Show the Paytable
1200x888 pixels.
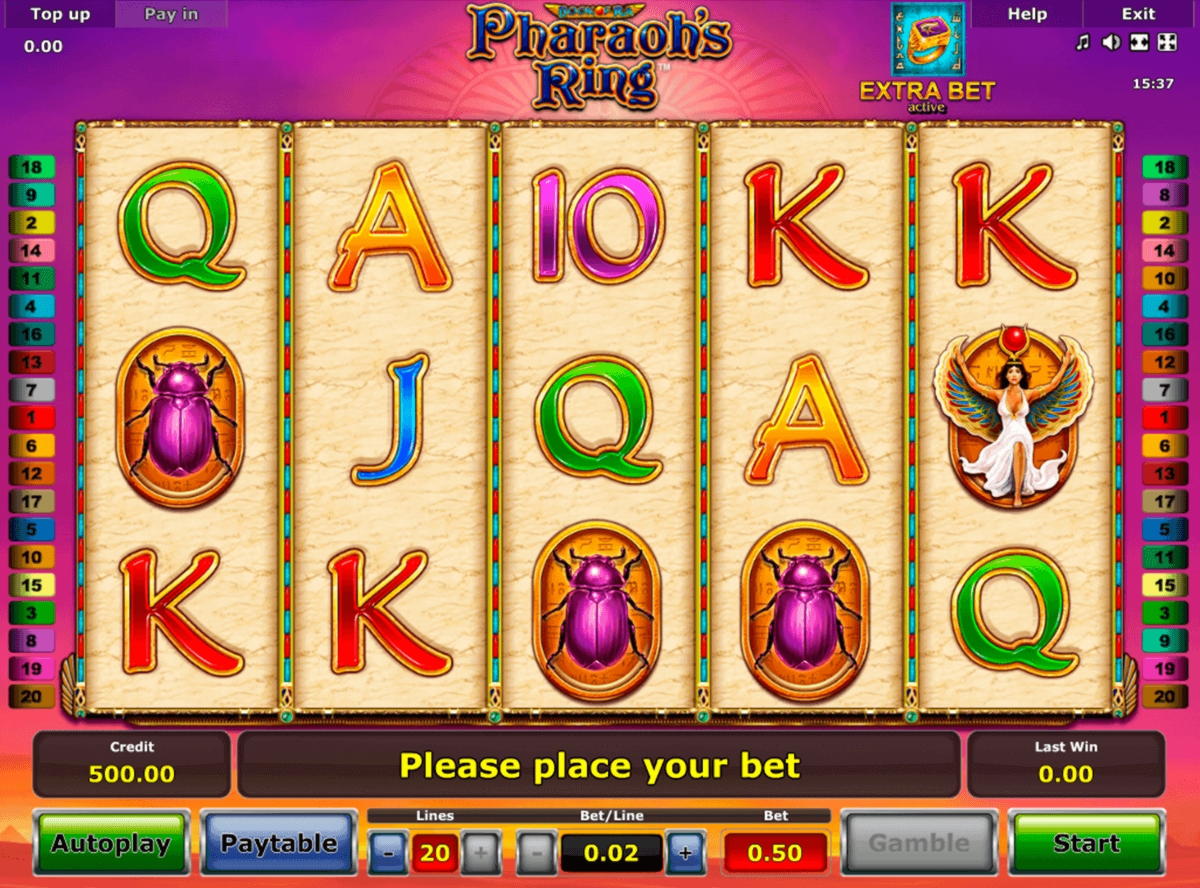(279, 844)
